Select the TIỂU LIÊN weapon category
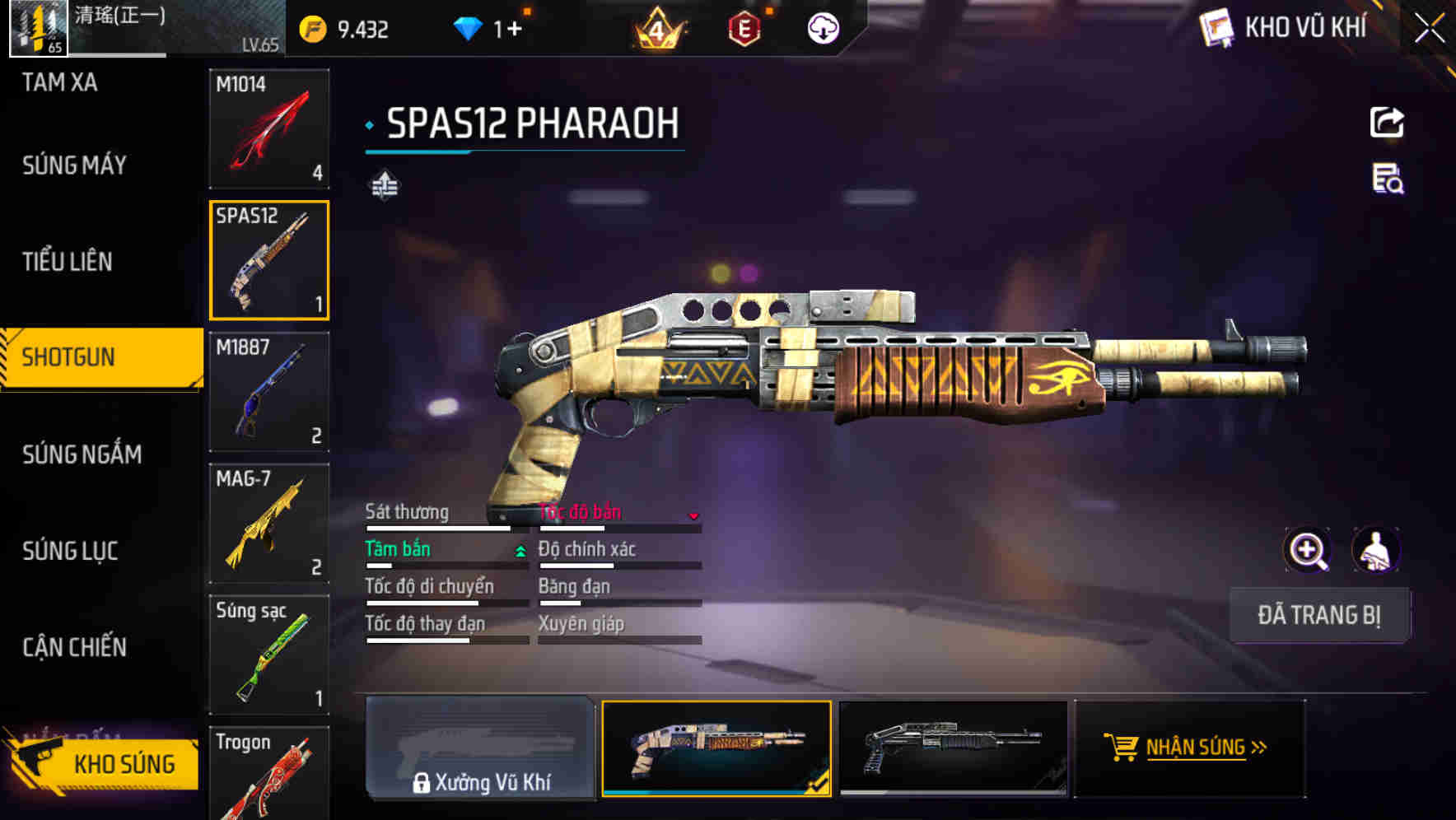Viewport: 1456px width, 820px height. [x=68, y=262]
